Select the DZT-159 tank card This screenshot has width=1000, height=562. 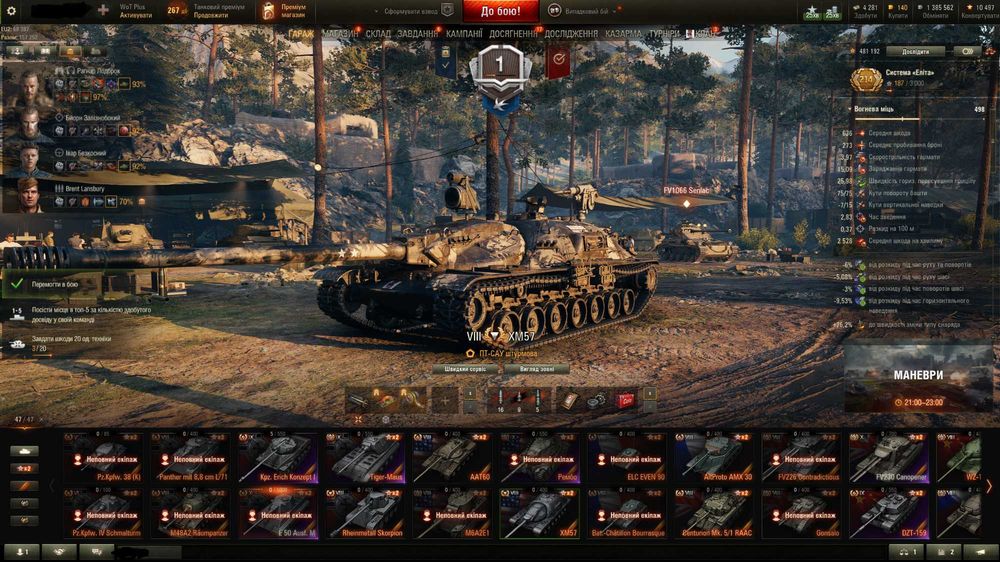point(892,513)
